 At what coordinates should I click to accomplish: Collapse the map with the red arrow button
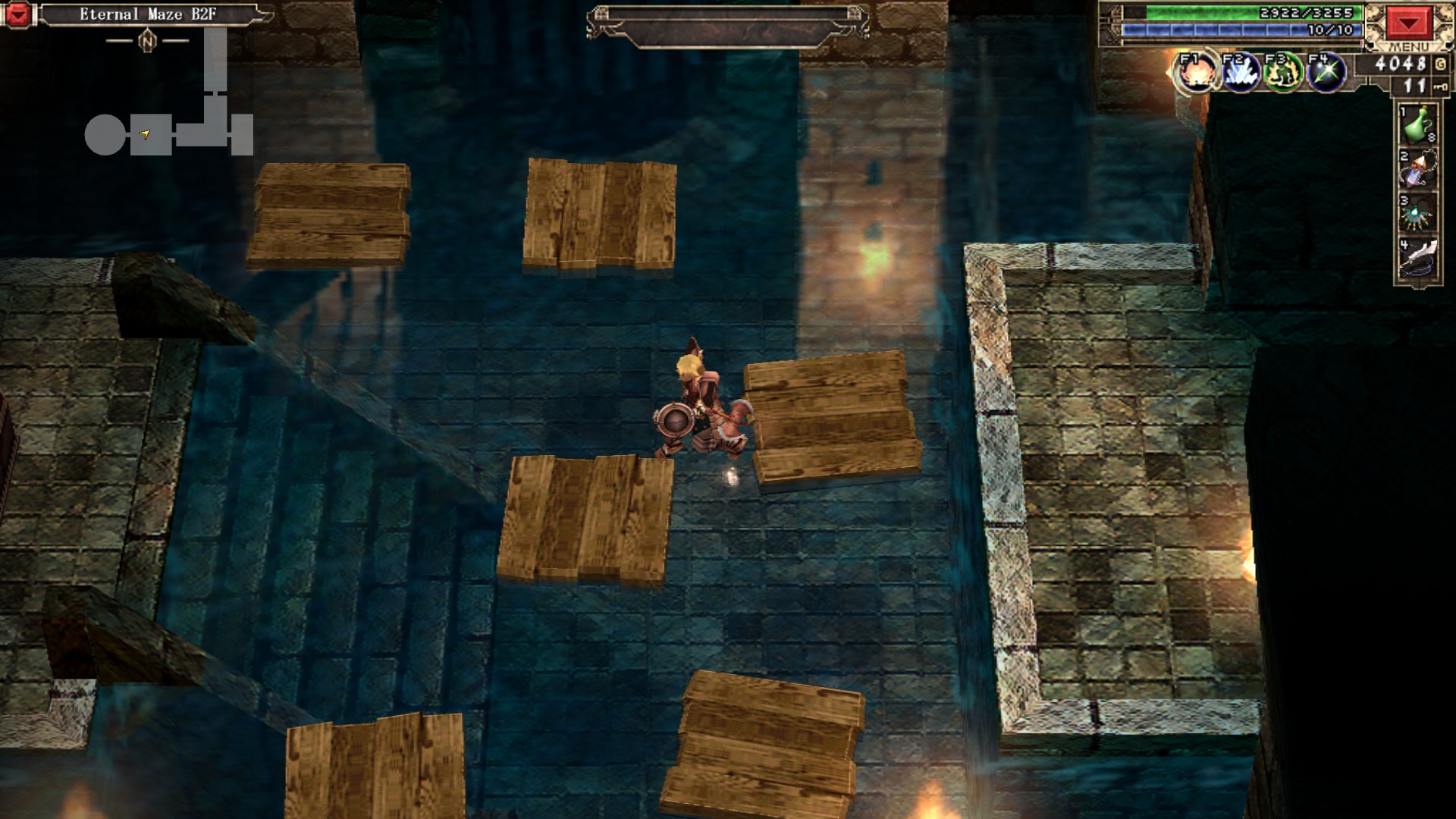tap(17, 14)
